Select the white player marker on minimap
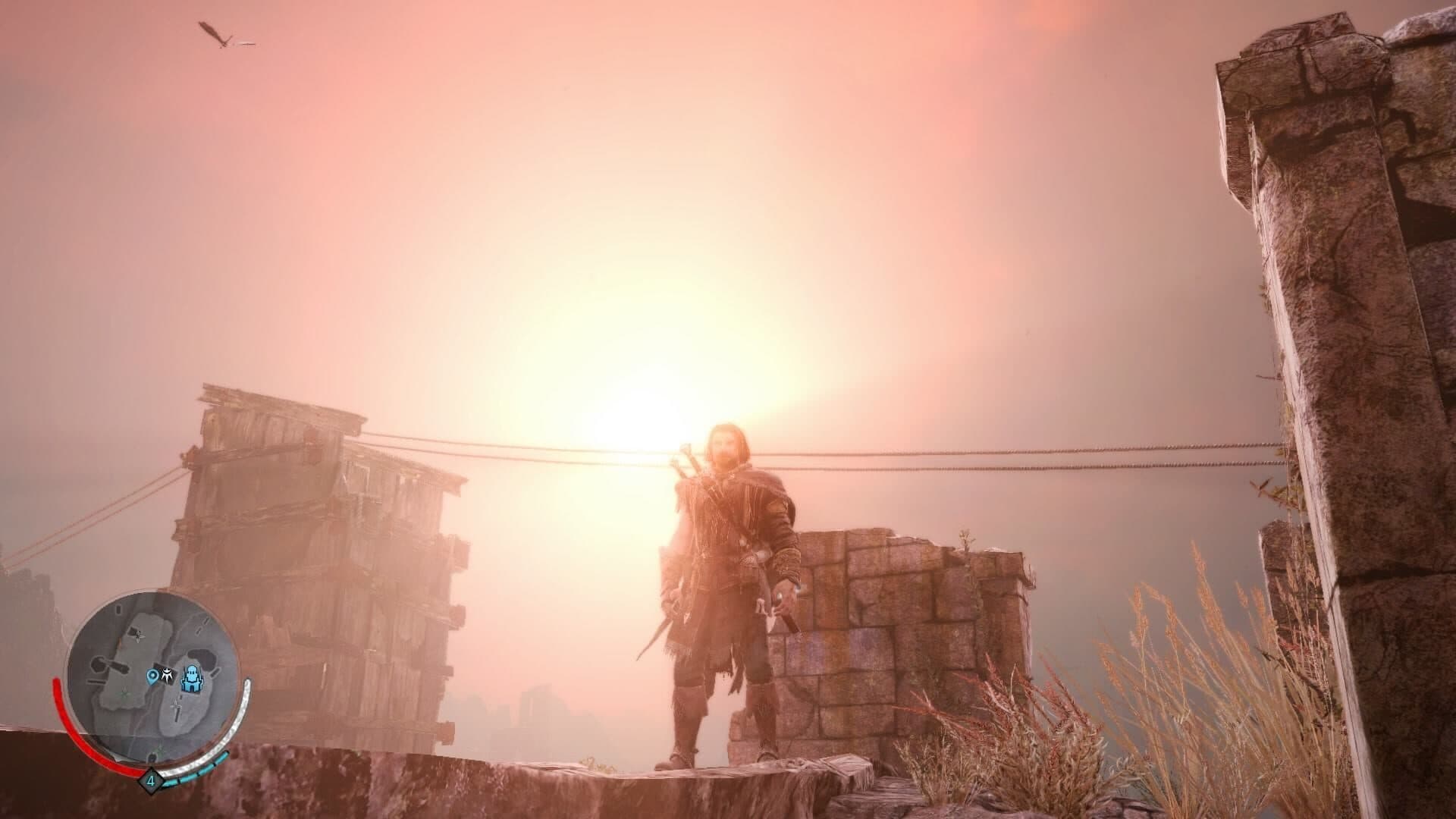1456x819 pixels. (x=169, y=676)
